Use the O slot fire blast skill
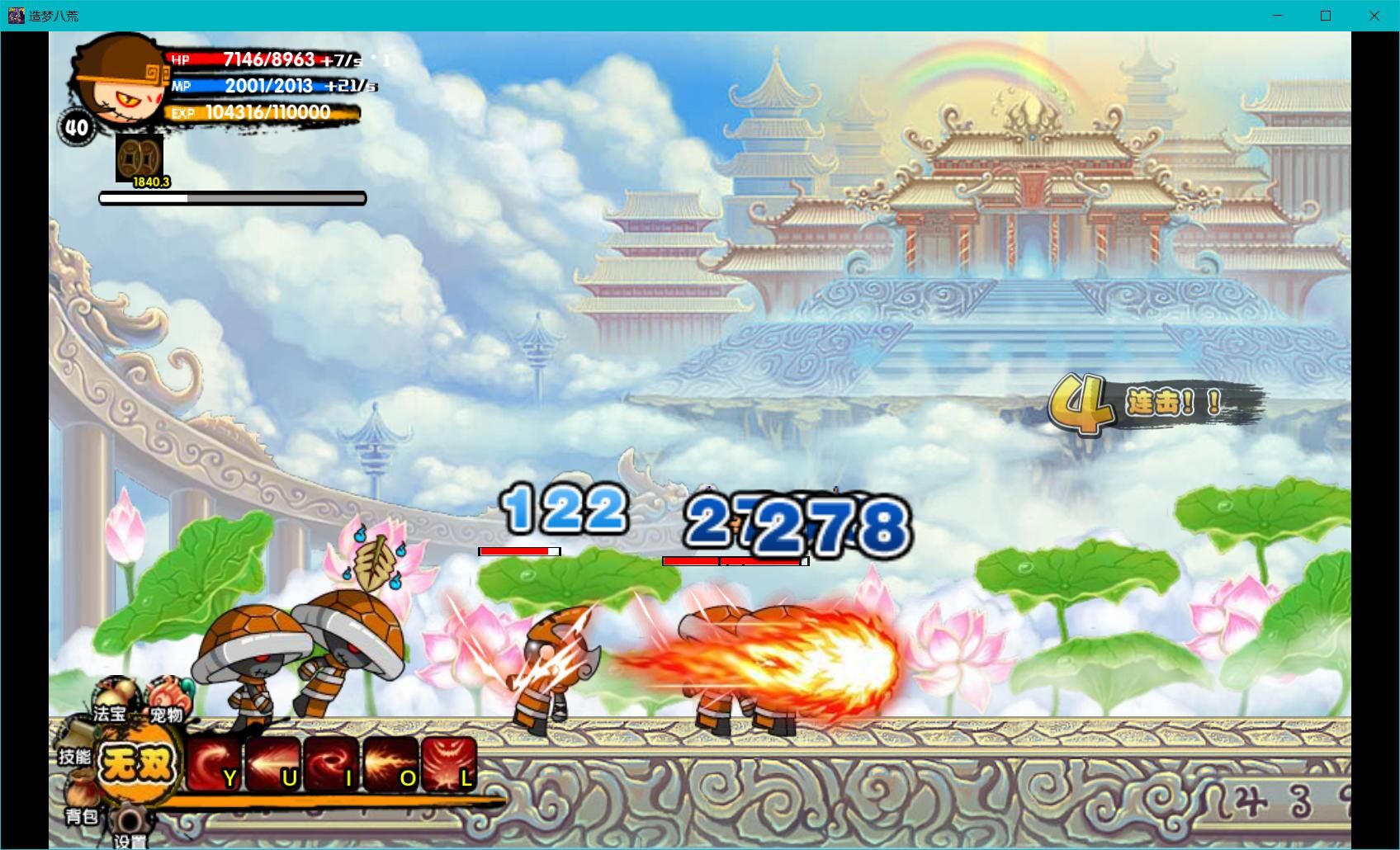Viewport: 1400px width, 850px height. [390, 765]
